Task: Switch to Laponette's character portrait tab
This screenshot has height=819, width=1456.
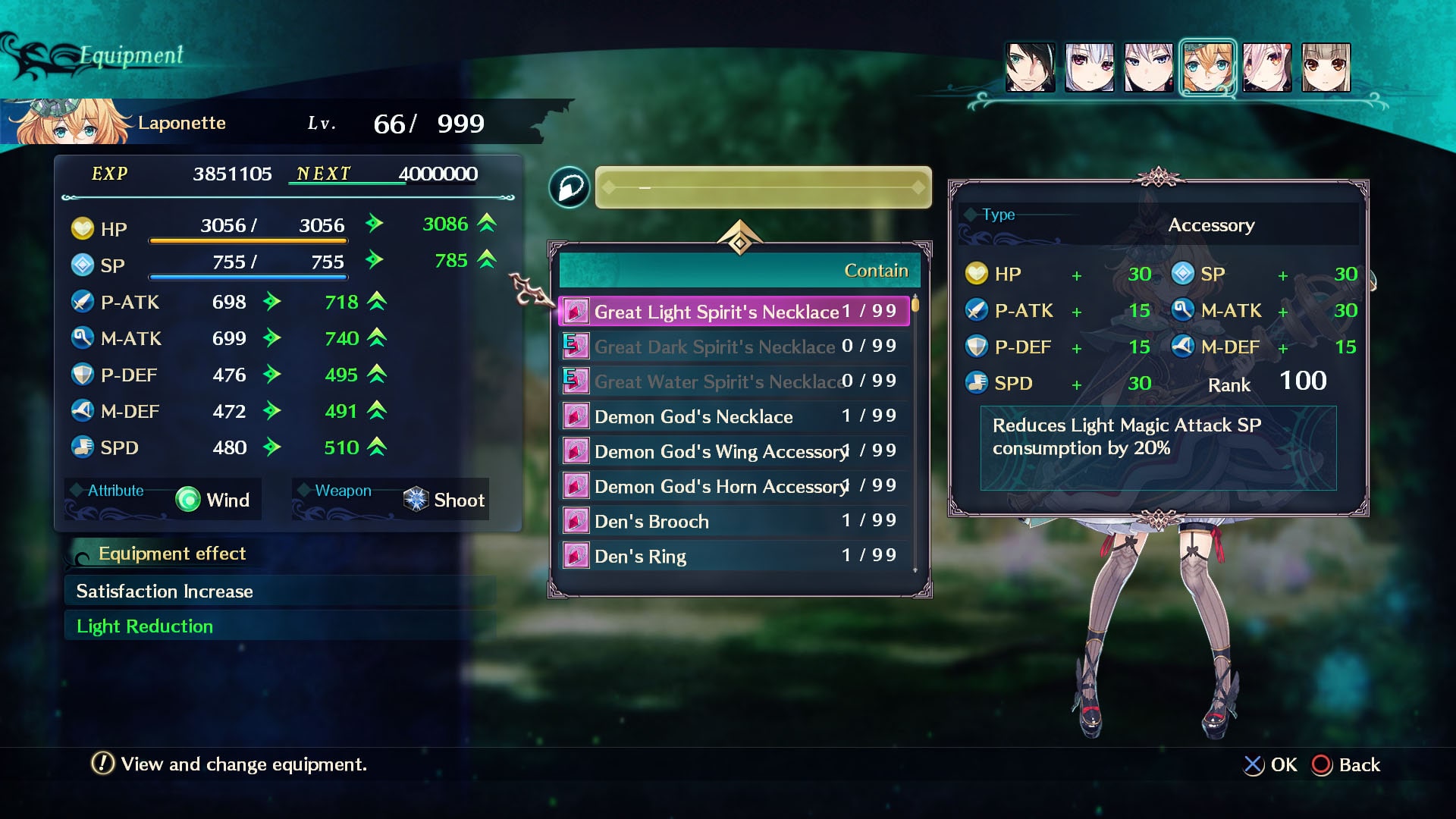Action: click(x=1207, y=67)
